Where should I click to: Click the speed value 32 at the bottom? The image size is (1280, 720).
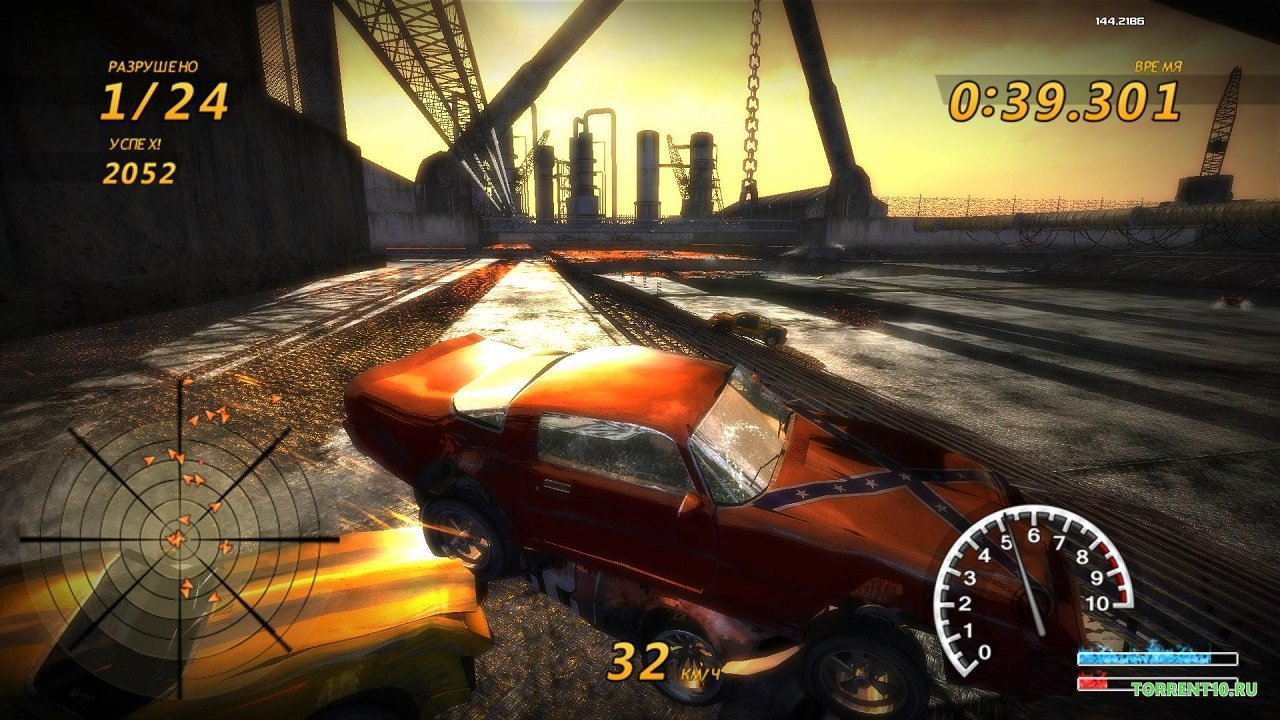point(640,660)
